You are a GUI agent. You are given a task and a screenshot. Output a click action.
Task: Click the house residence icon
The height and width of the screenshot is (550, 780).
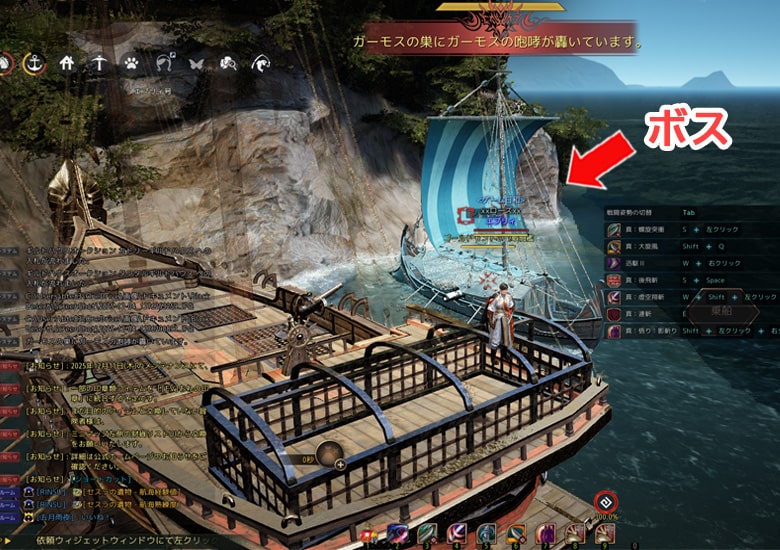(x=68, y=63)
